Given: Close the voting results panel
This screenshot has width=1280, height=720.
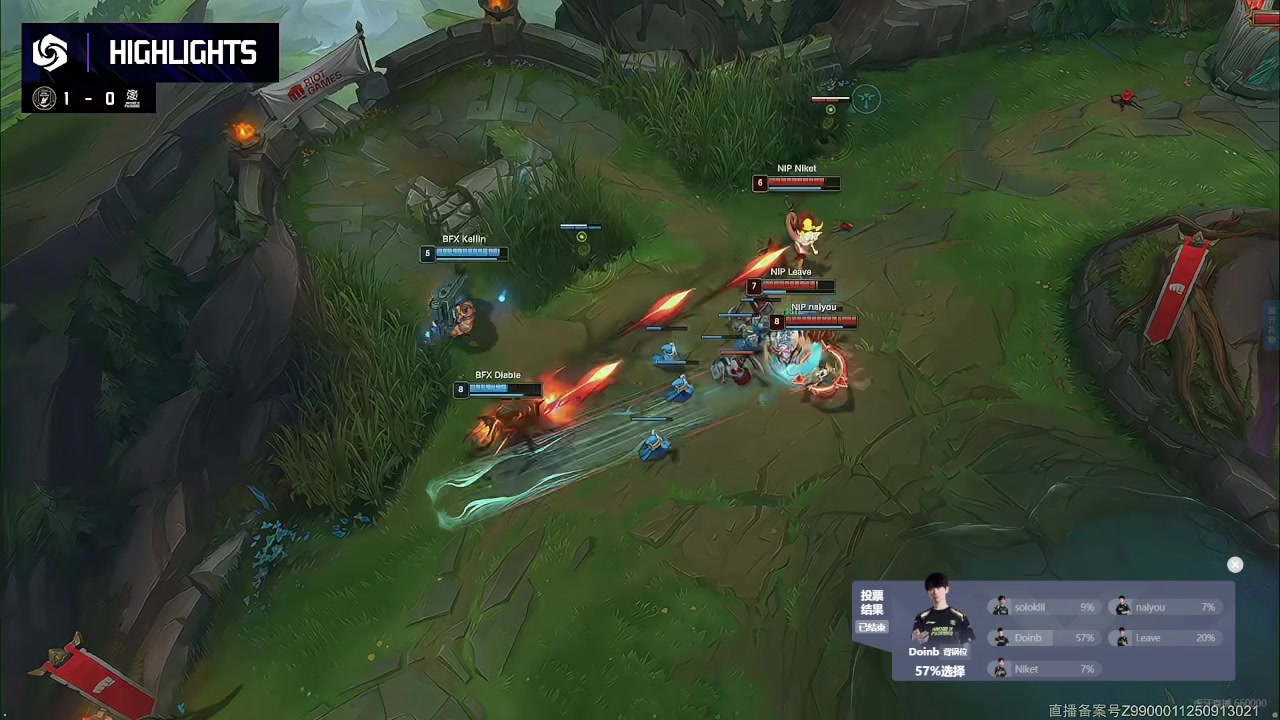Looking at the screenshot, I should (x=1235, y=565).
